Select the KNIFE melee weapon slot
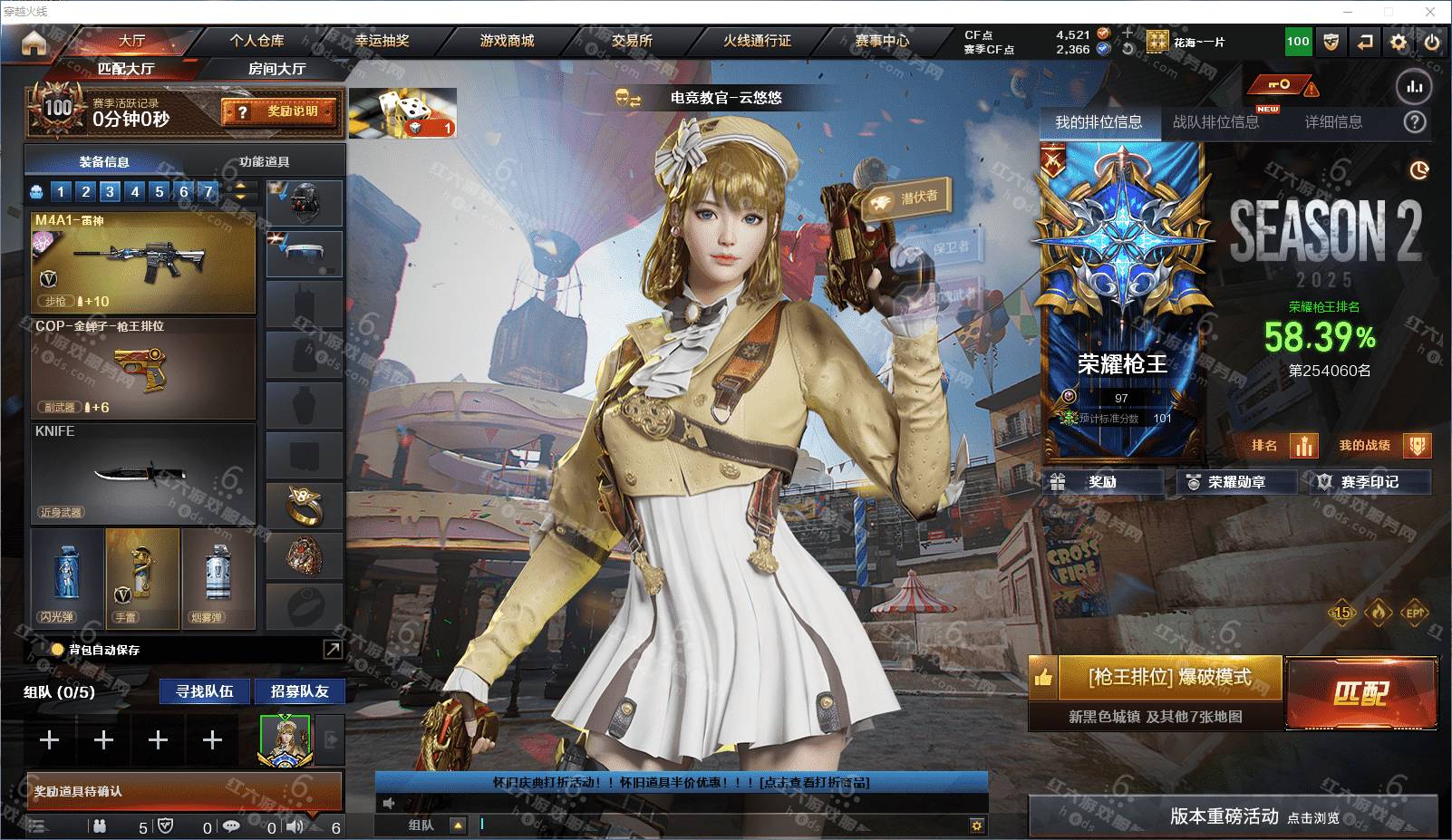This screenshot has width=1452, height=840. (x=143, y=473)
